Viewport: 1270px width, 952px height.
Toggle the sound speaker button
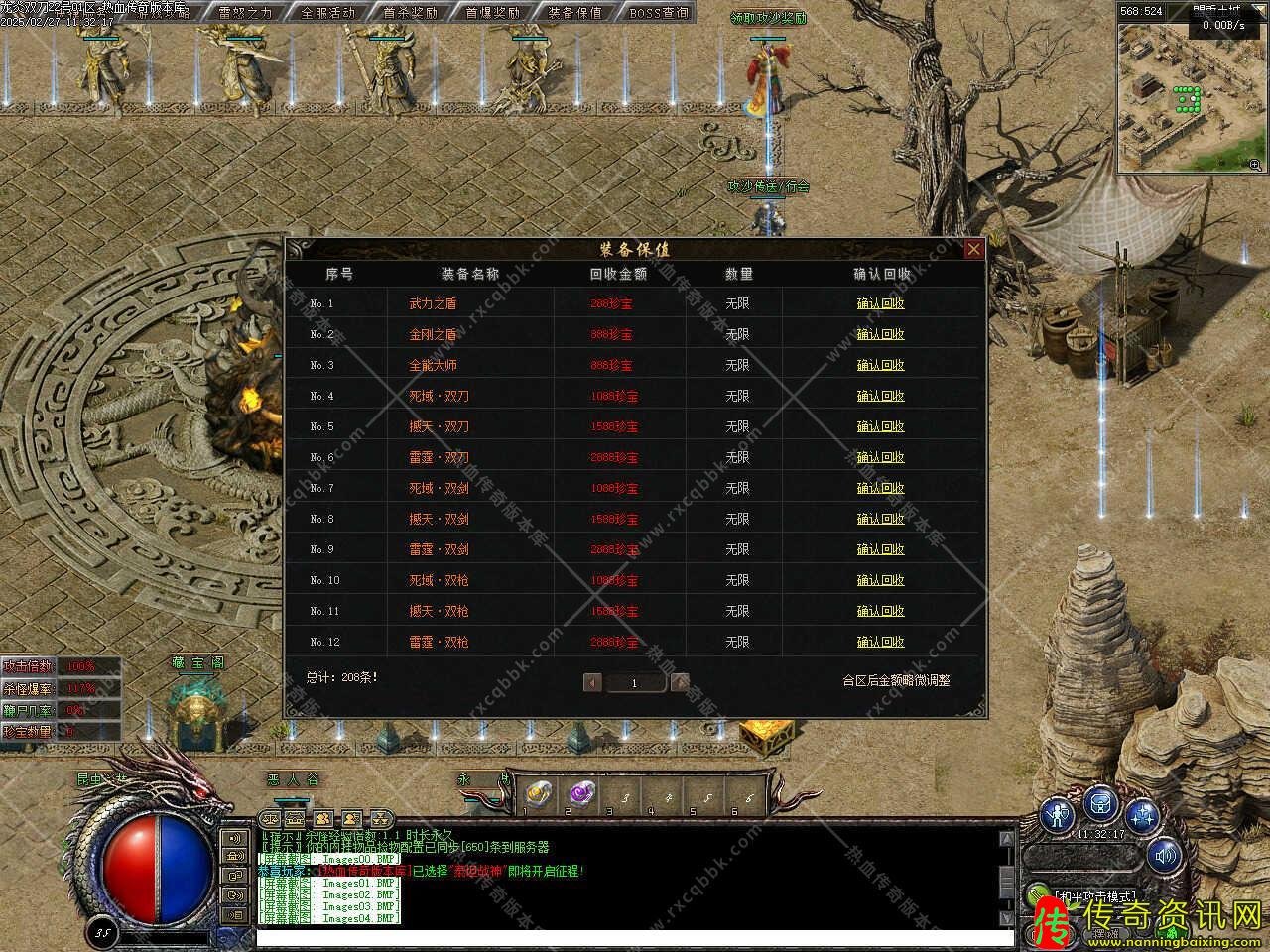[1165, 855]
